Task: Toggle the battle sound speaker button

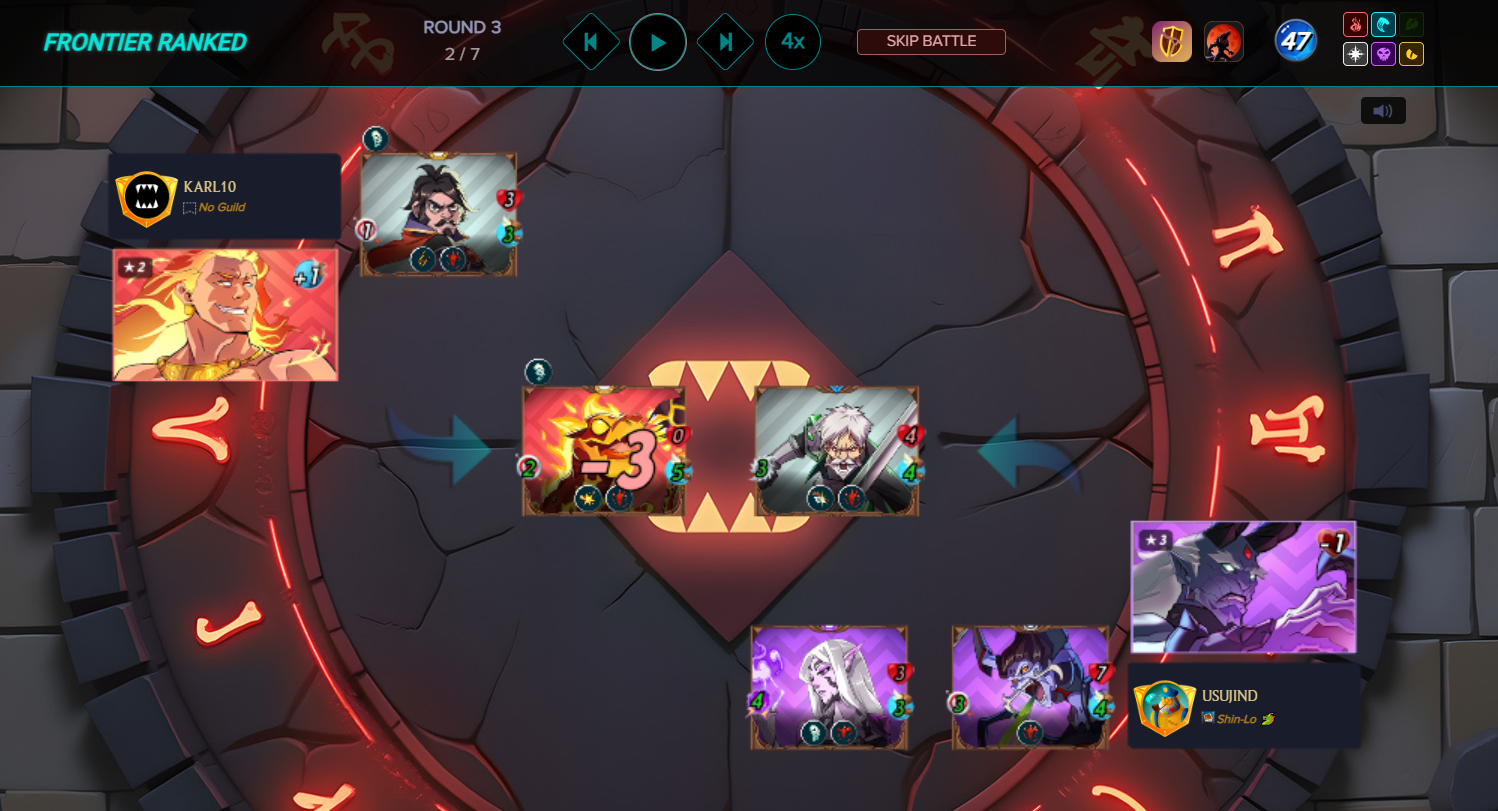Action: (1383, 111)
